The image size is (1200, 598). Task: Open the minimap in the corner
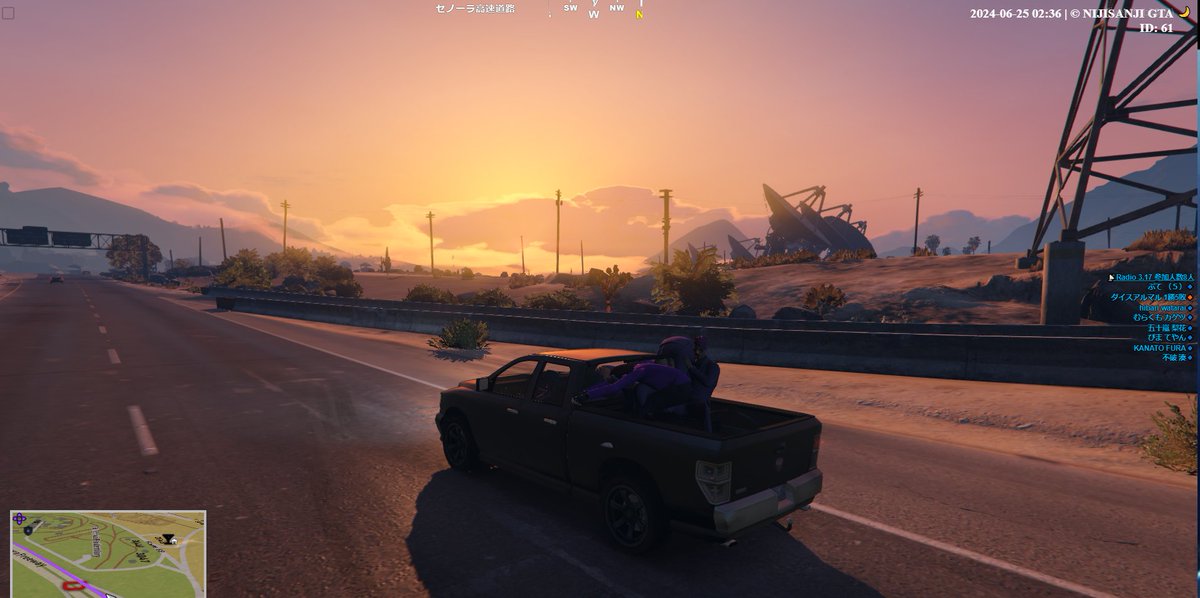[x=108, y=553]
